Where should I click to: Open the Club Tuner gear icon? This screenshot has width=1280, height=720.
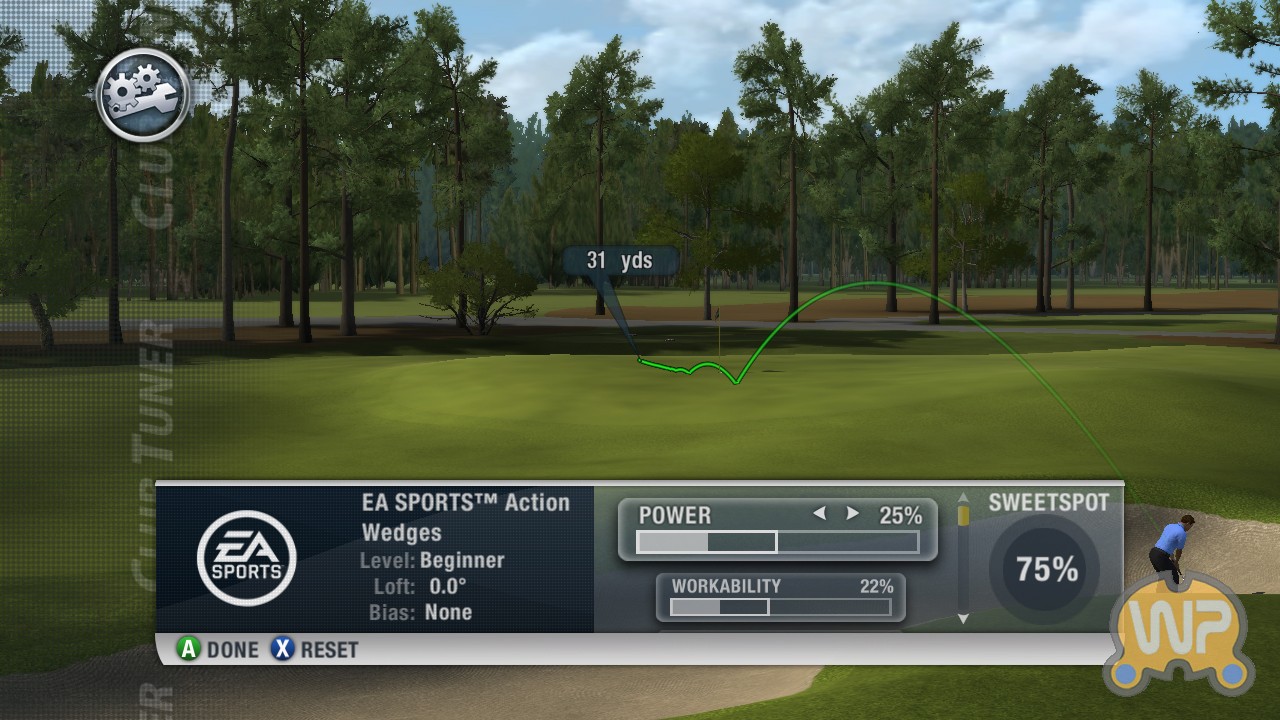[x=143, y=95]
